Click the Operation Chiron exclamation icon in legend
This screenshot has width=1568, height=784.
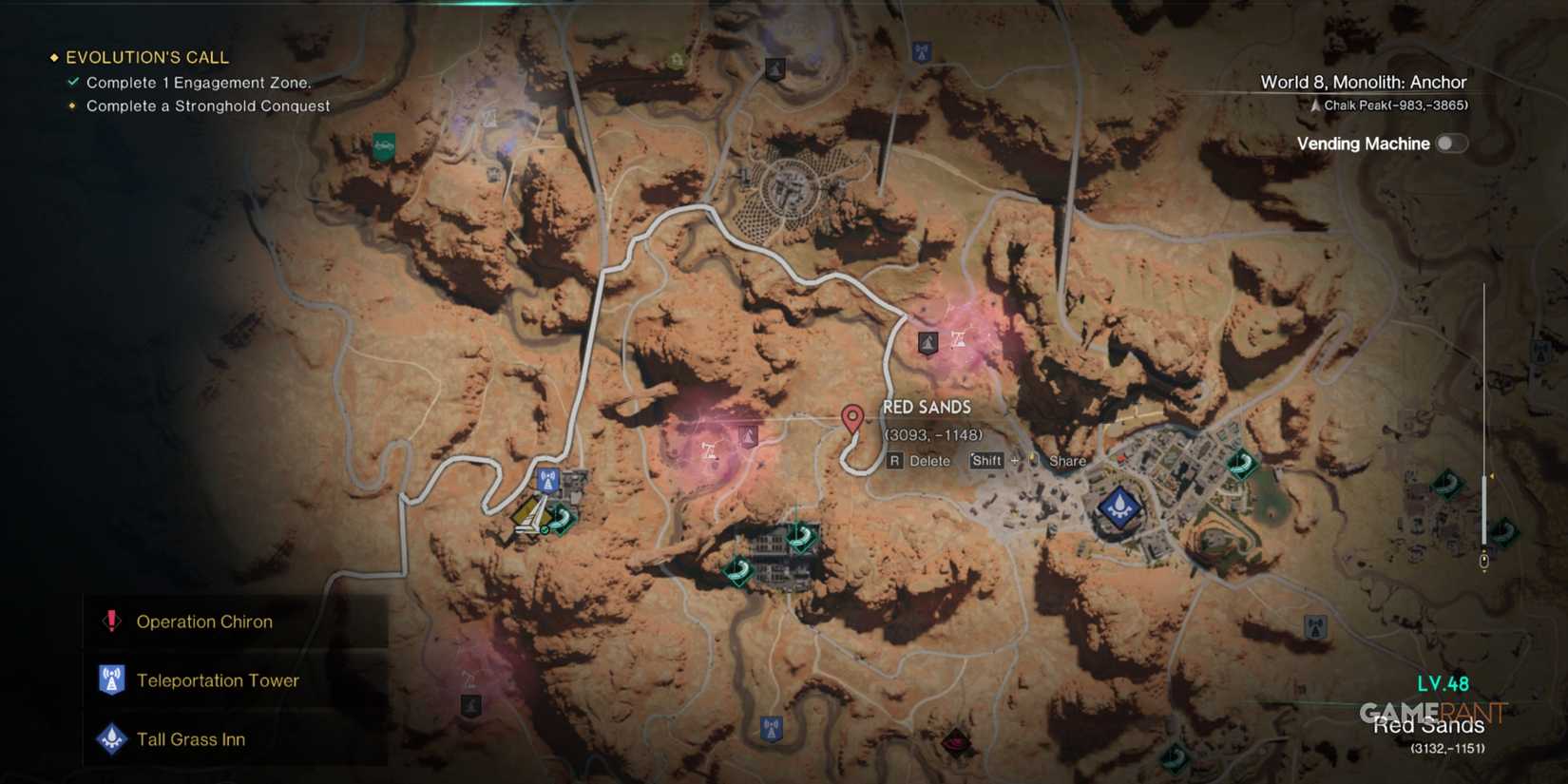[111, 621]
